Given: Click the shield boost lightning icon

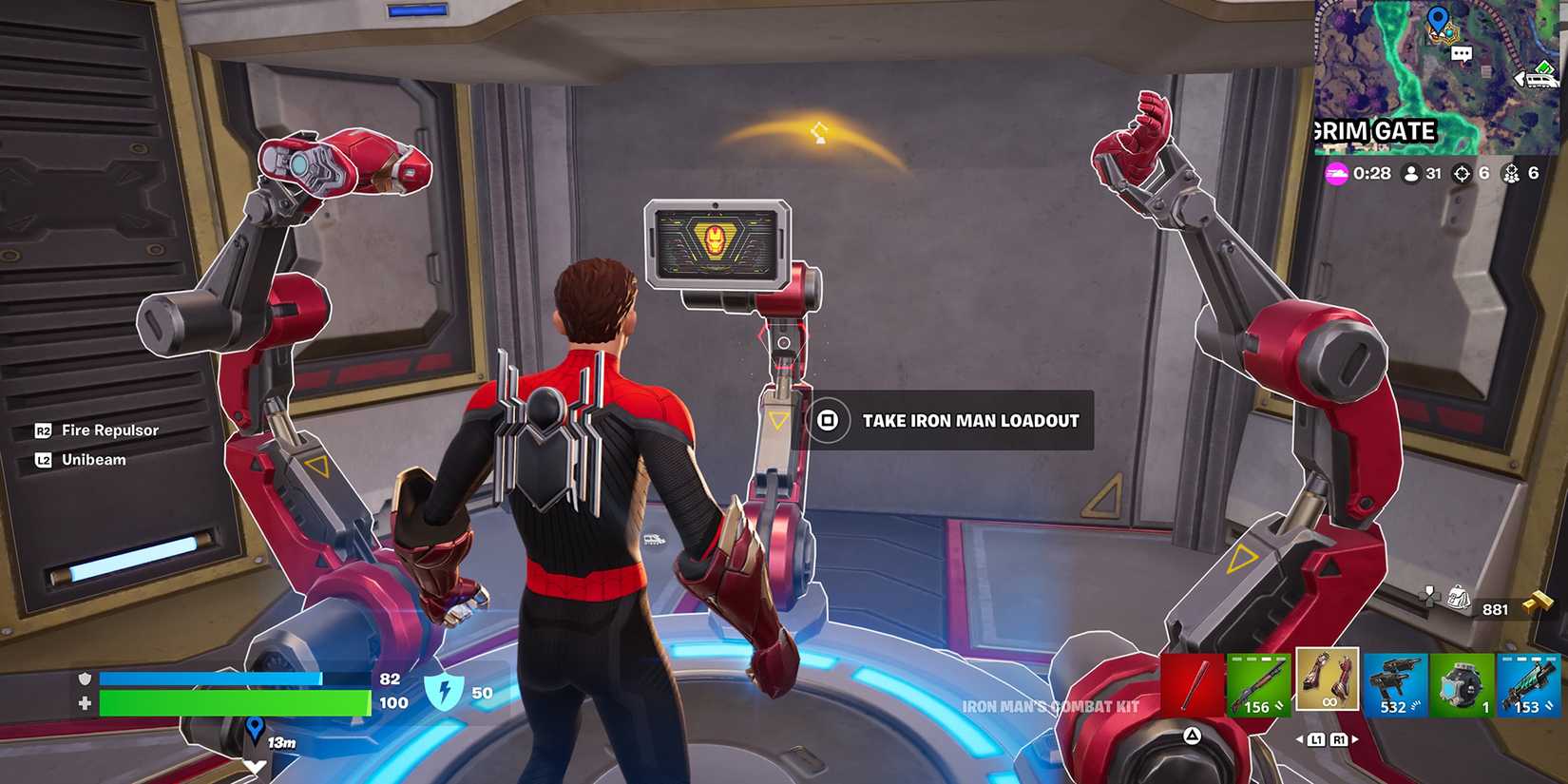Looking at the screenshot, I should click(x=447, y=692).
